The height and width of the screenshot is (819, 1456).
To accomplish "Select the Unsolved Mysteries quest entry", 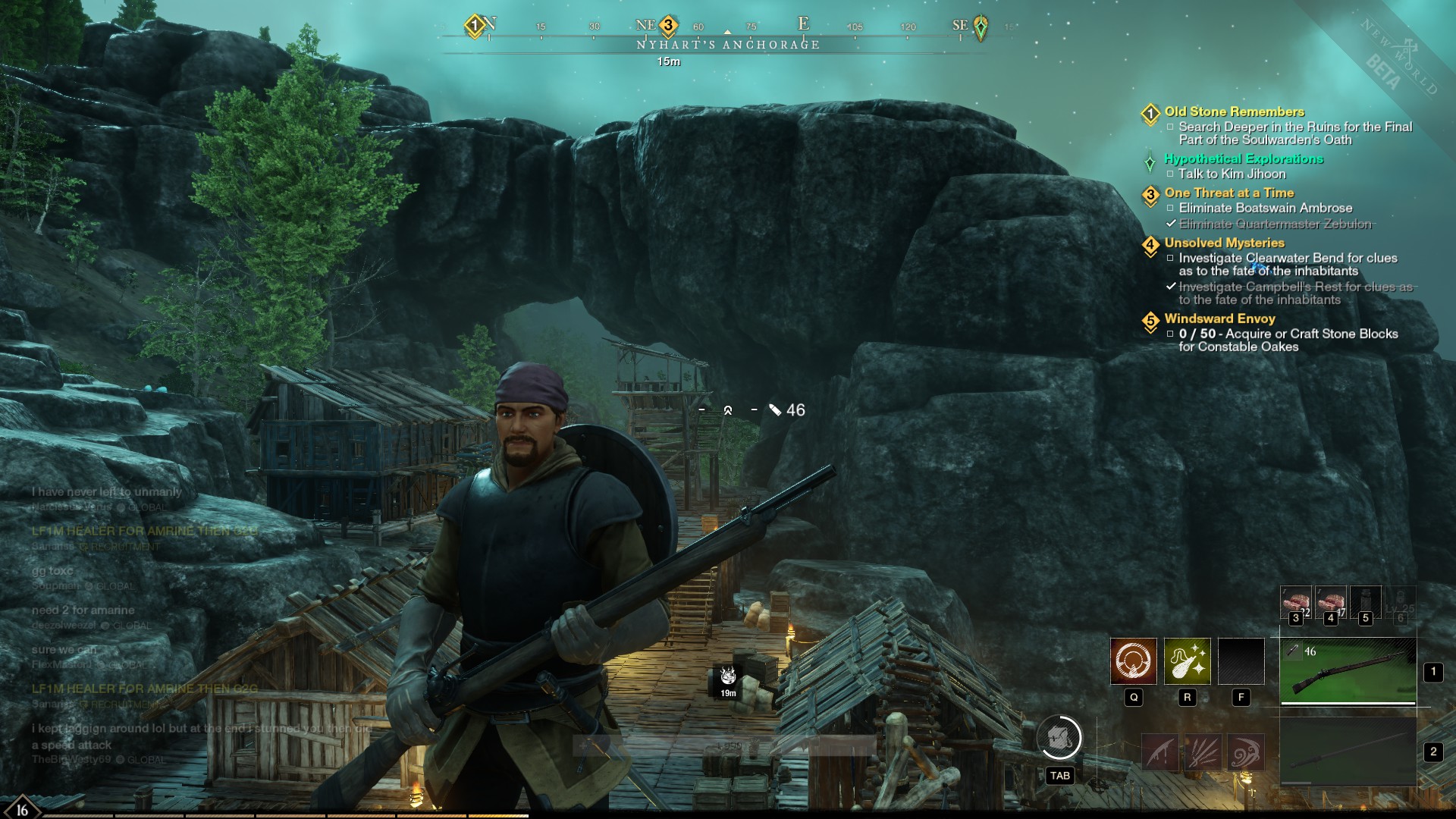I will click(1224, 243).
